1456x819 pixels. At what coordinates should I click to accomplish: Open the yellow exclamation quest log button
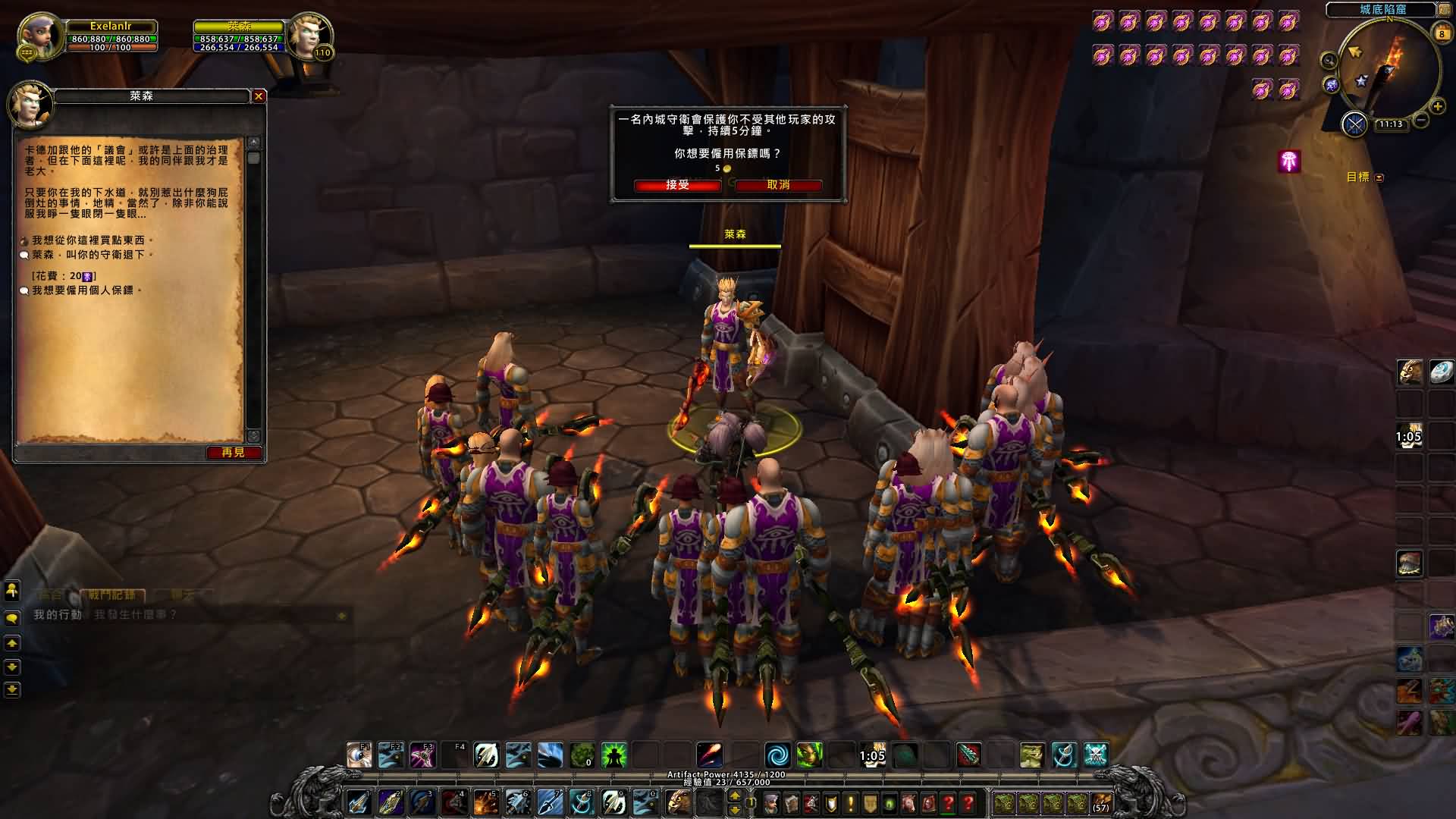pyautogui.click(x=850, y=803)
